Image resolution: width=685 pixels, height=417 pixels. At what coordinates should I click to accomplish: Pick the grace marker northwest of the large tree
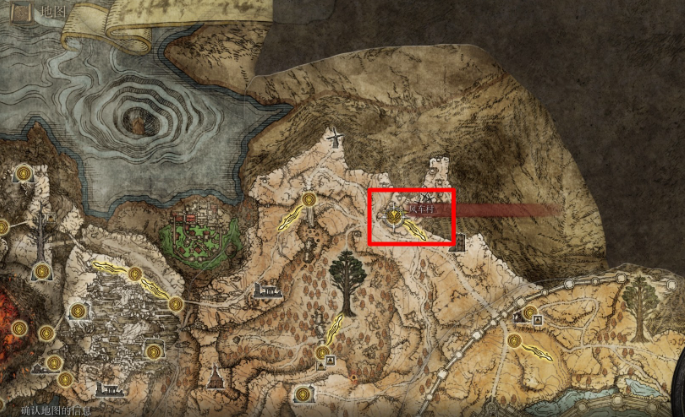click(310, 201)
